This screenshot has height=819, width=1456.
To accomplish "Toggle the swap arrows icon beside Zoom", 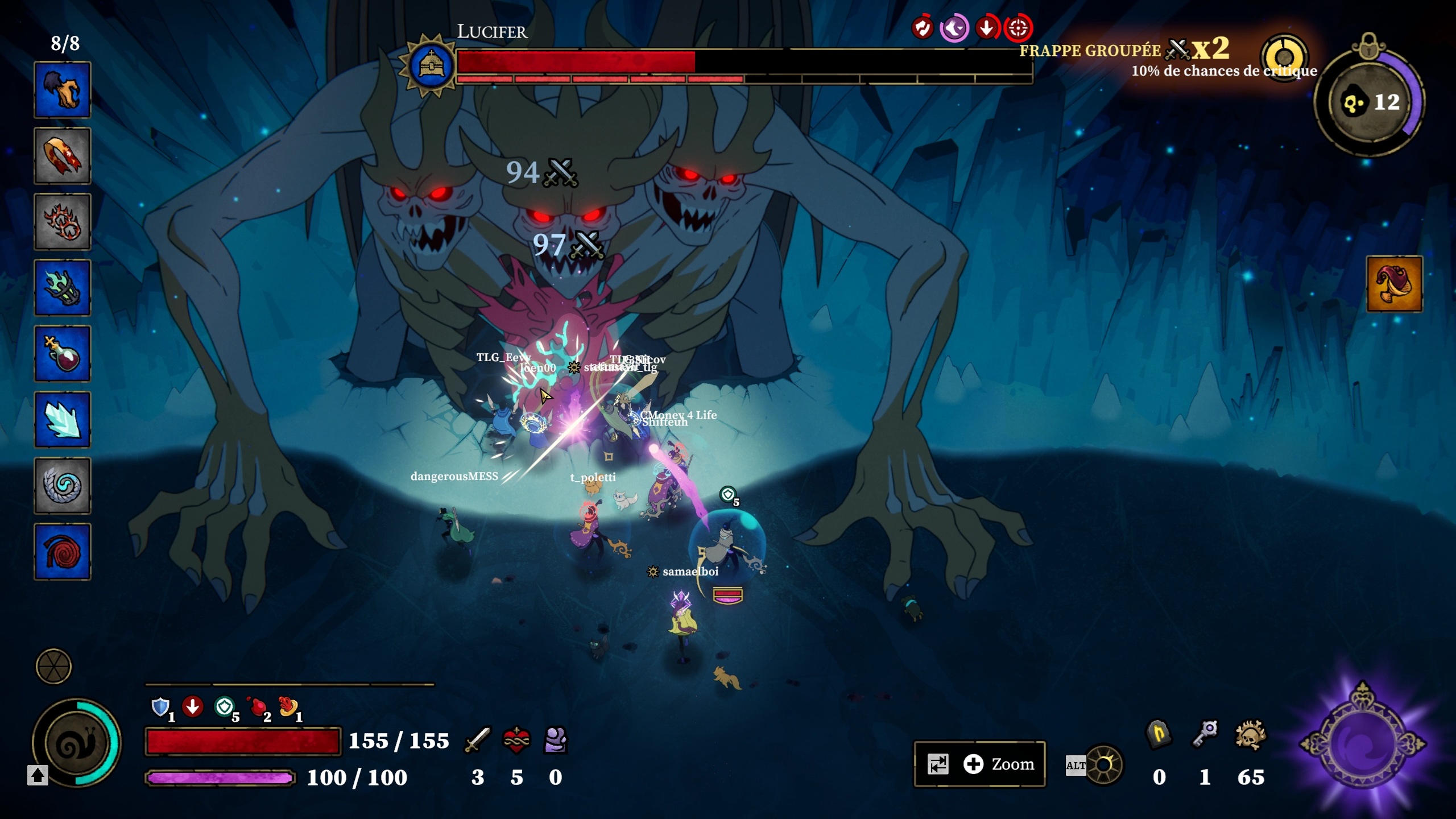I will click(938, 764).
